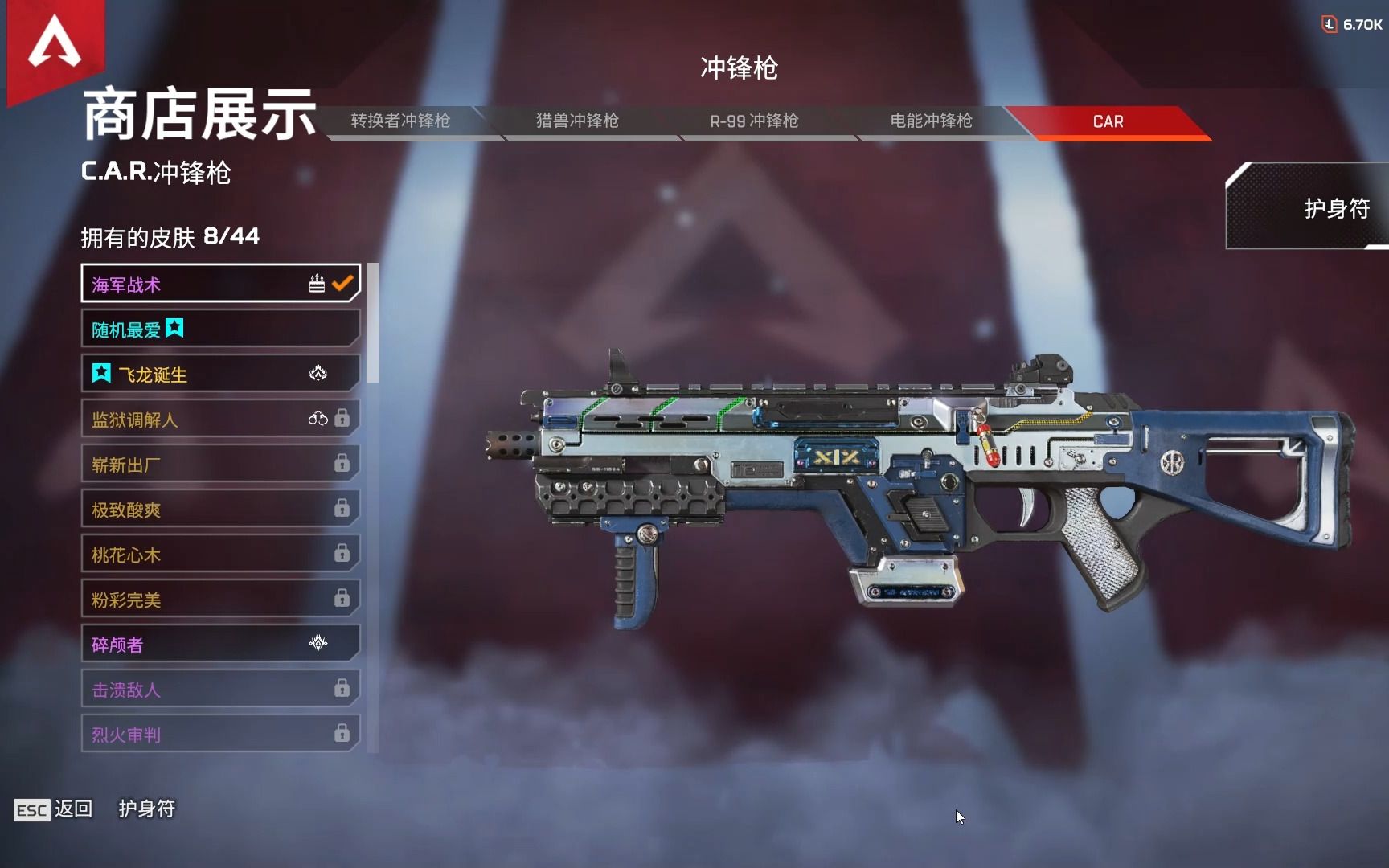Image resolution: width=1389 pixels, height=868 pixels.
Task: Show the 电能冲锋枪 tab
Action: tap(931, 121)
